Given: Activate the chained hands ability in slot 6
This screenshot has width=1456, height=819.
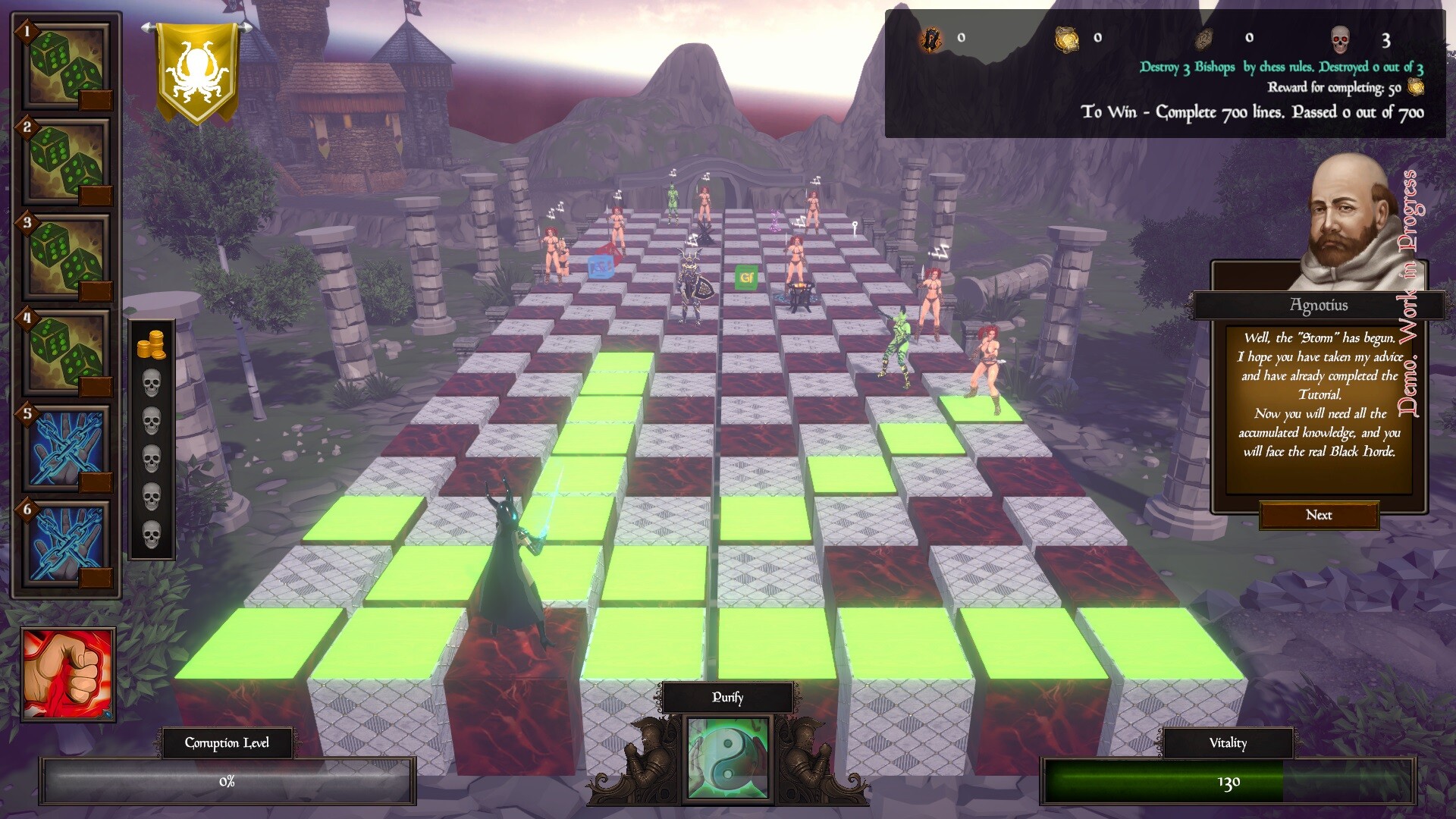Looking at the screenshot, I should pos(64,542).
